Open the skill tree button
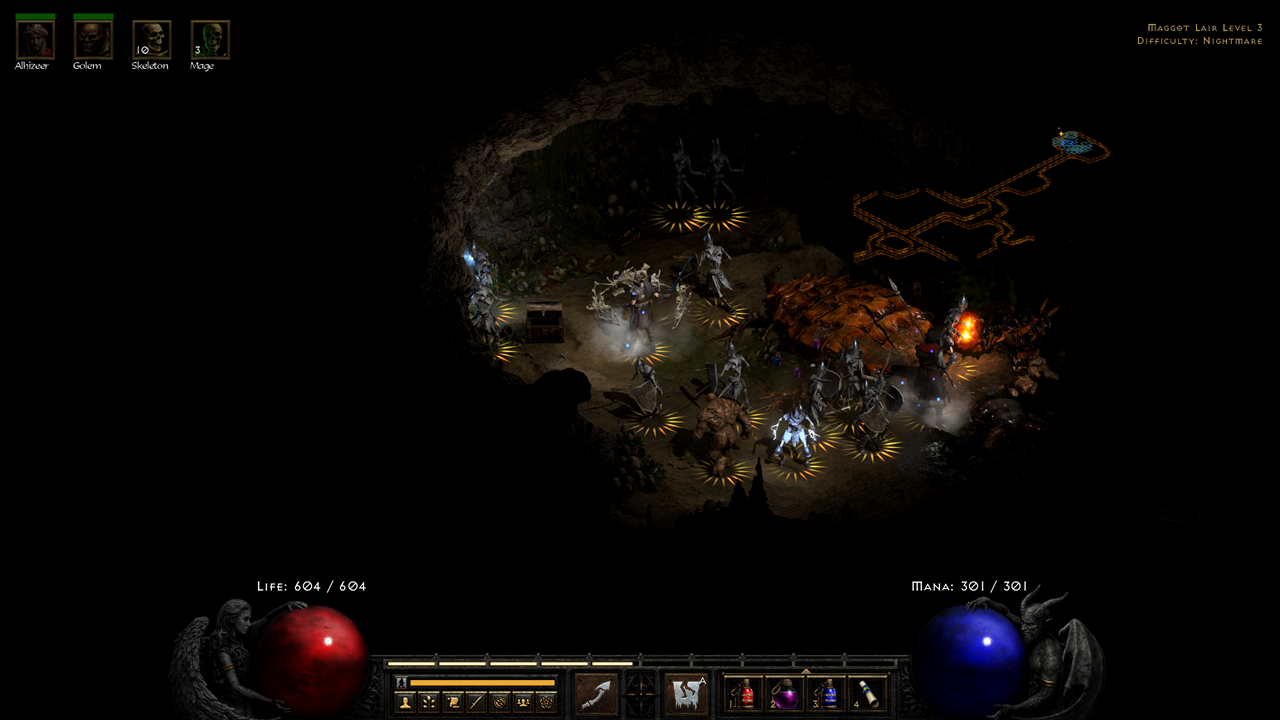 pos(429,702)
